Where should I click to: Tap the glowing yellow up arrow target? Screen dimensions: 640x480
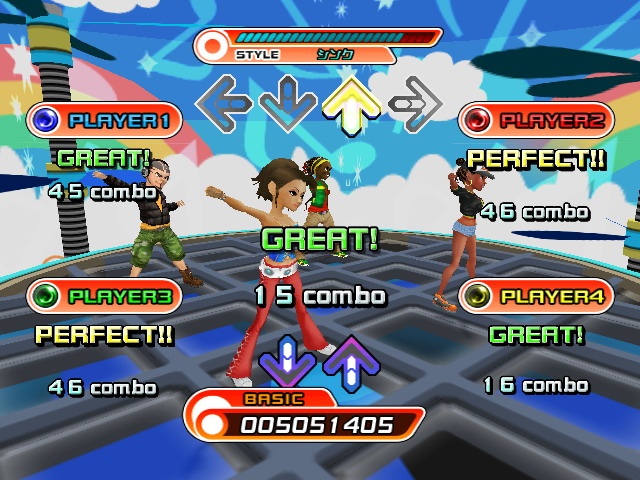[x=350, y=102]
